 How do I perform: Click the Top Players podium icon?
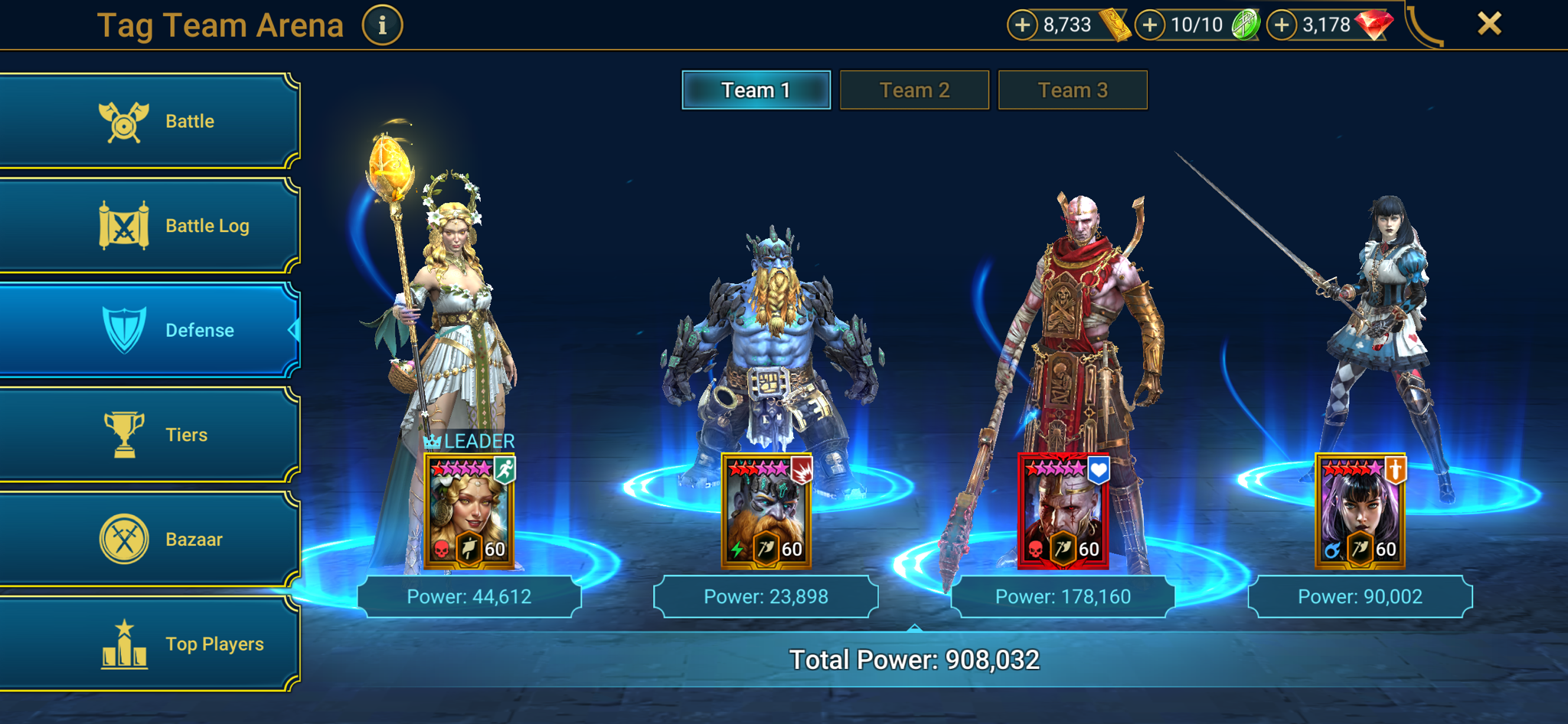click(x=122, y=643)
